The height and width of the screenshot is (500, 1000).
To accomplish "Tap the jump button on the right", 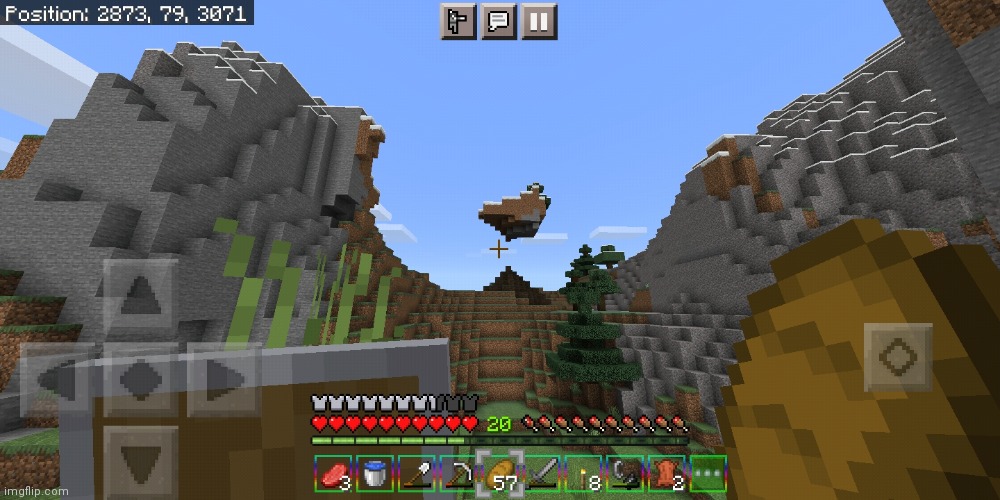I will pos(899,357).
